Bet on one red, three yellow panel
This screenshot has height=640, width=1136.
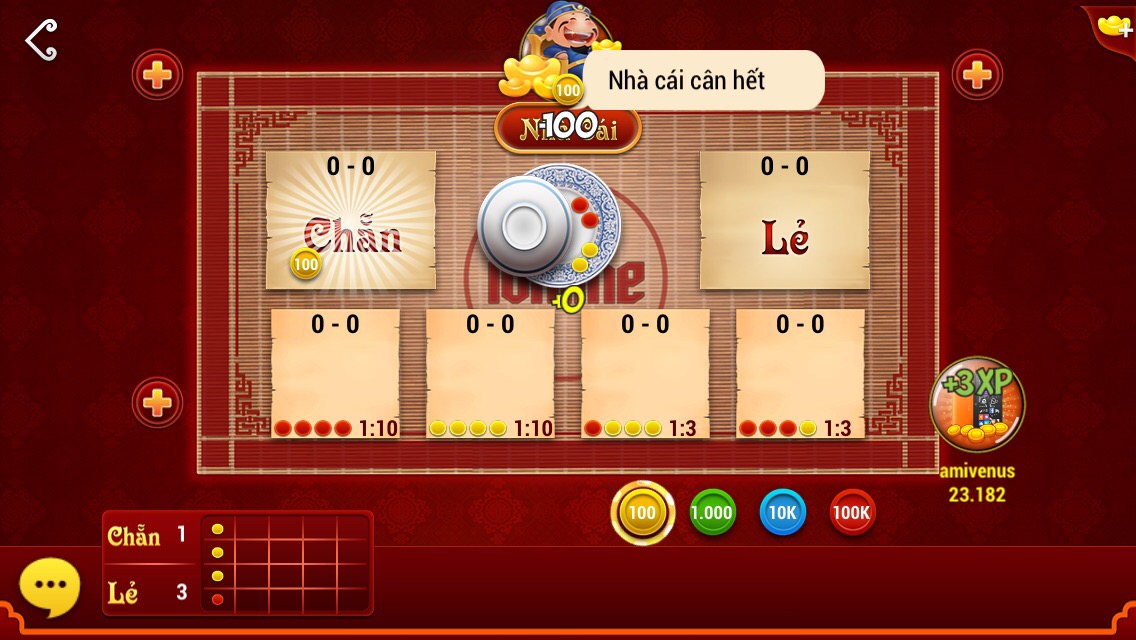[x=645, y=373]
